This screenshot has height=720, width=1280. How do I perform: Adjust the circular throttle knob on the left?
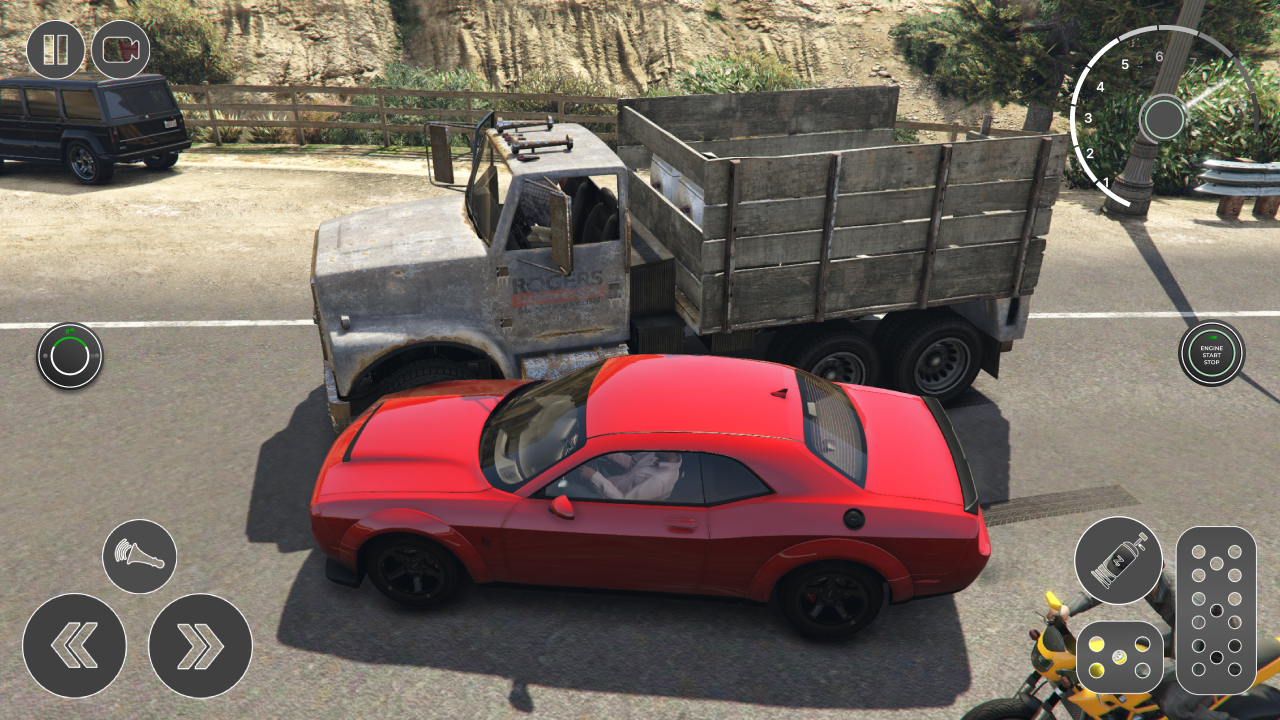[x=68, y=354]
